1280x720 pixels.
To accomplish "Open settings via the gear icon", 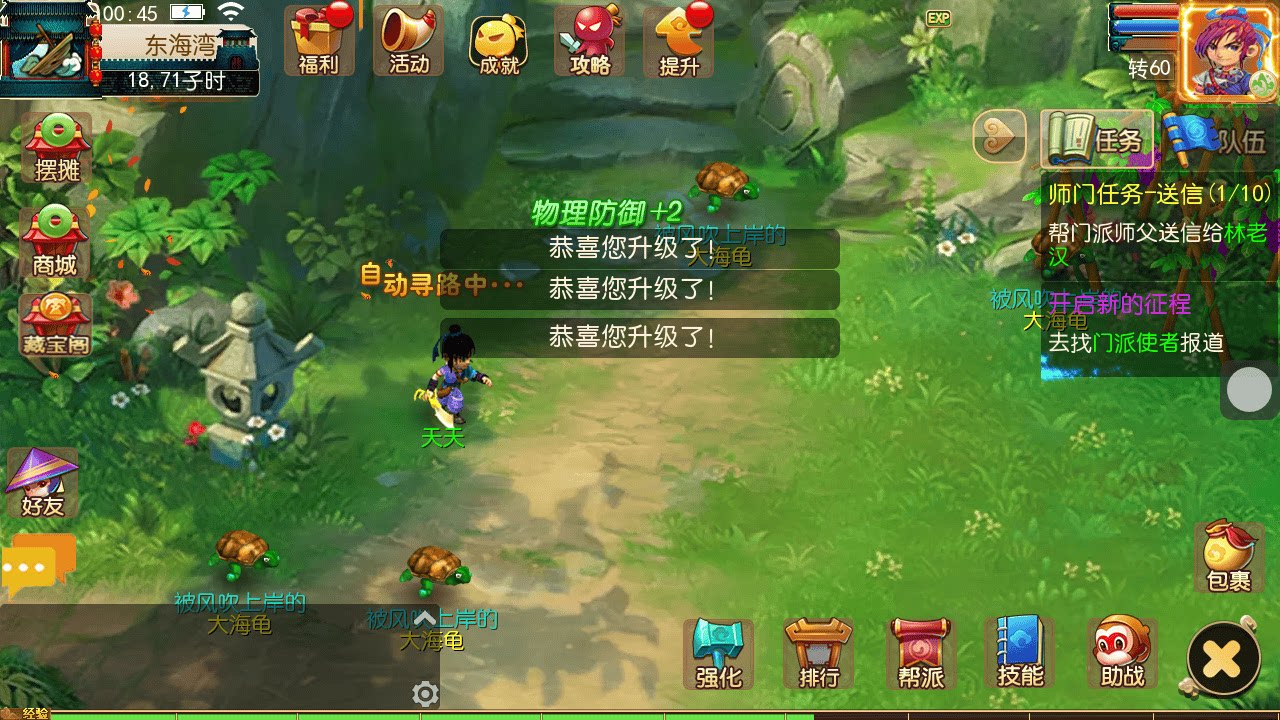I will [x=424, y=693].
